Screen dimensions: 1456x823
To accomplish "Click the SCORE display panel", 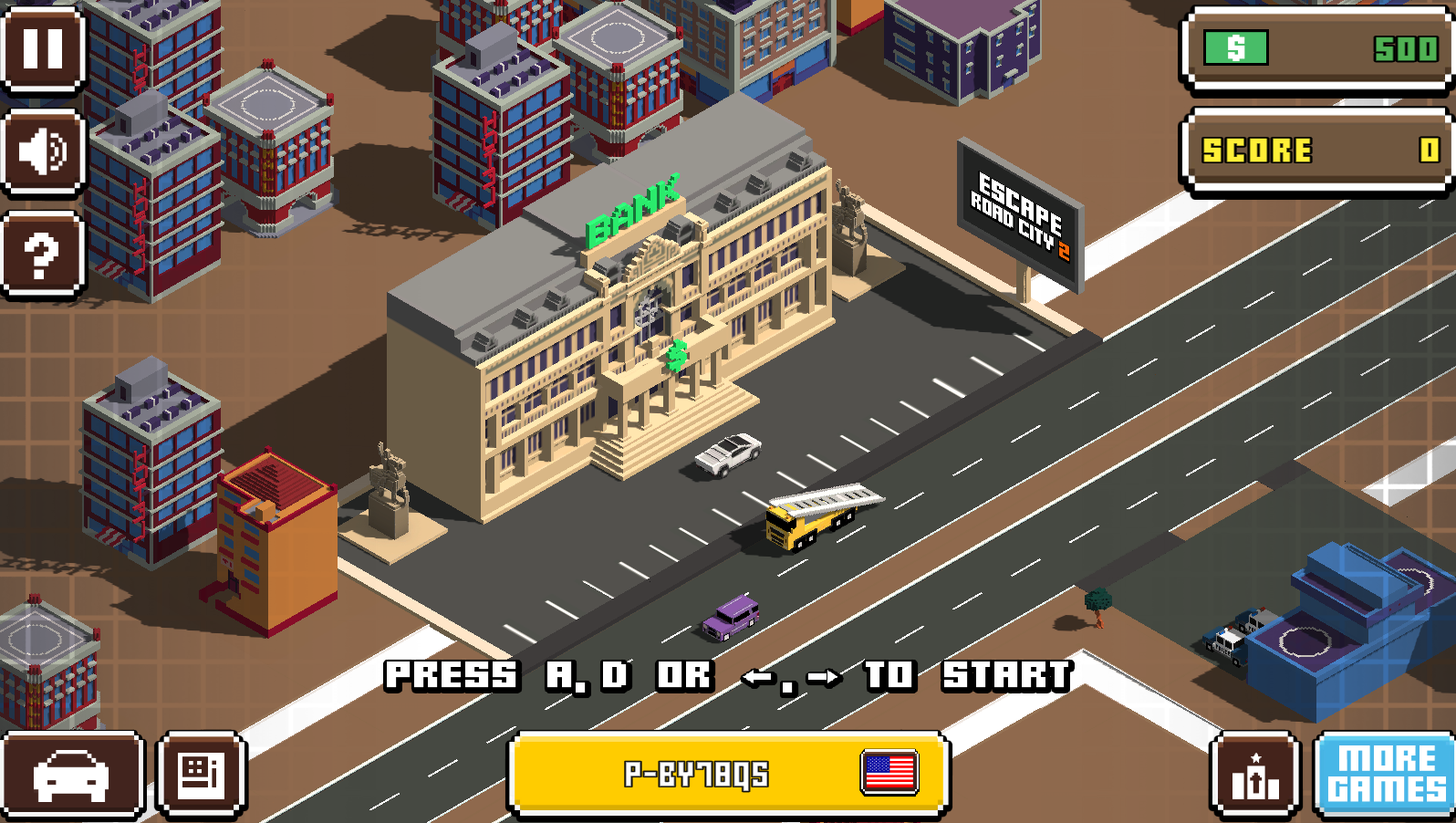I will 1316,151.
